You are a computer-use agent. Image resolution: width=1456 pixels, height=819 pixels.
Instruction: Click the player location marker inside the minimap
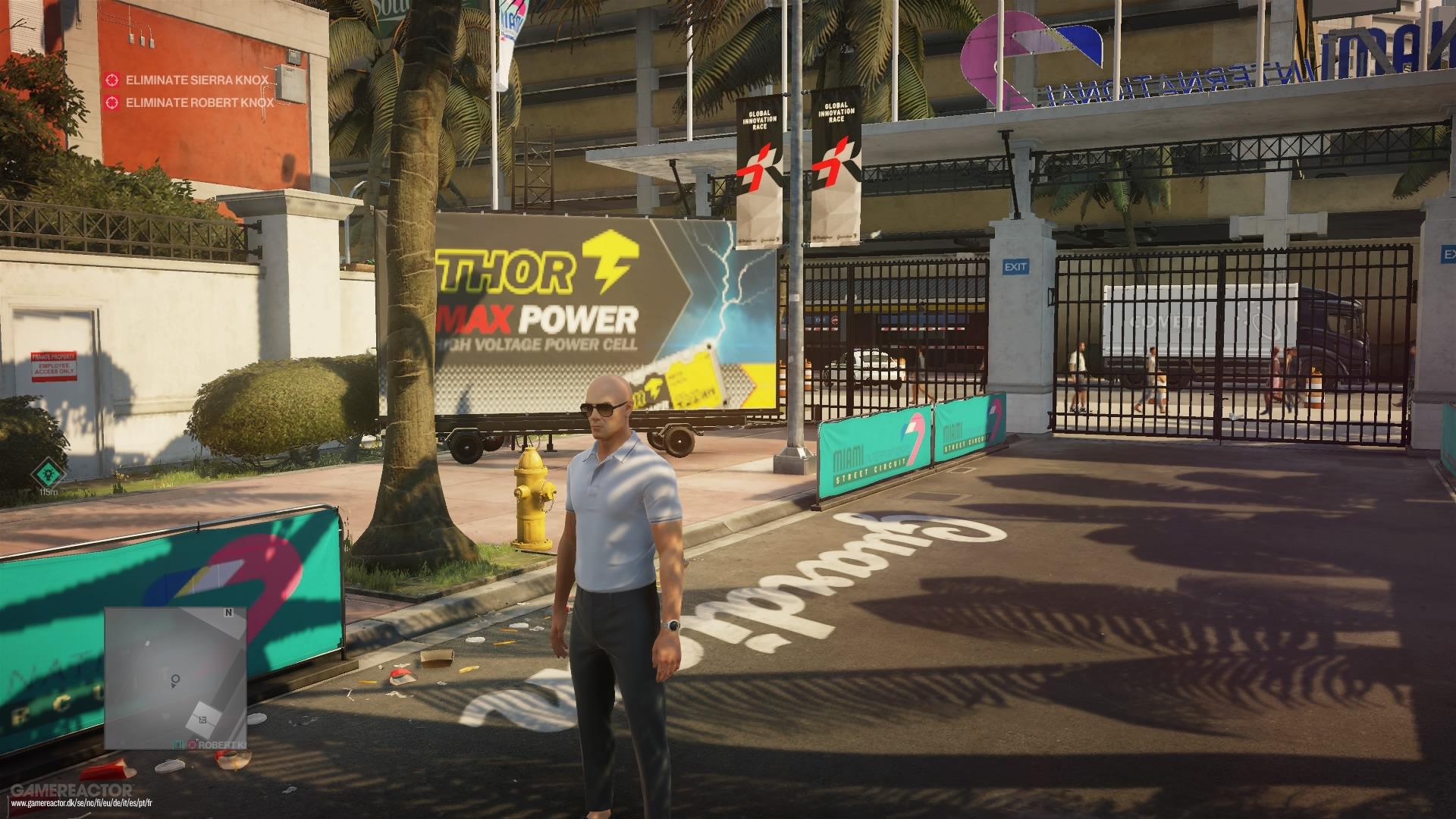click(x=174, y=681)
